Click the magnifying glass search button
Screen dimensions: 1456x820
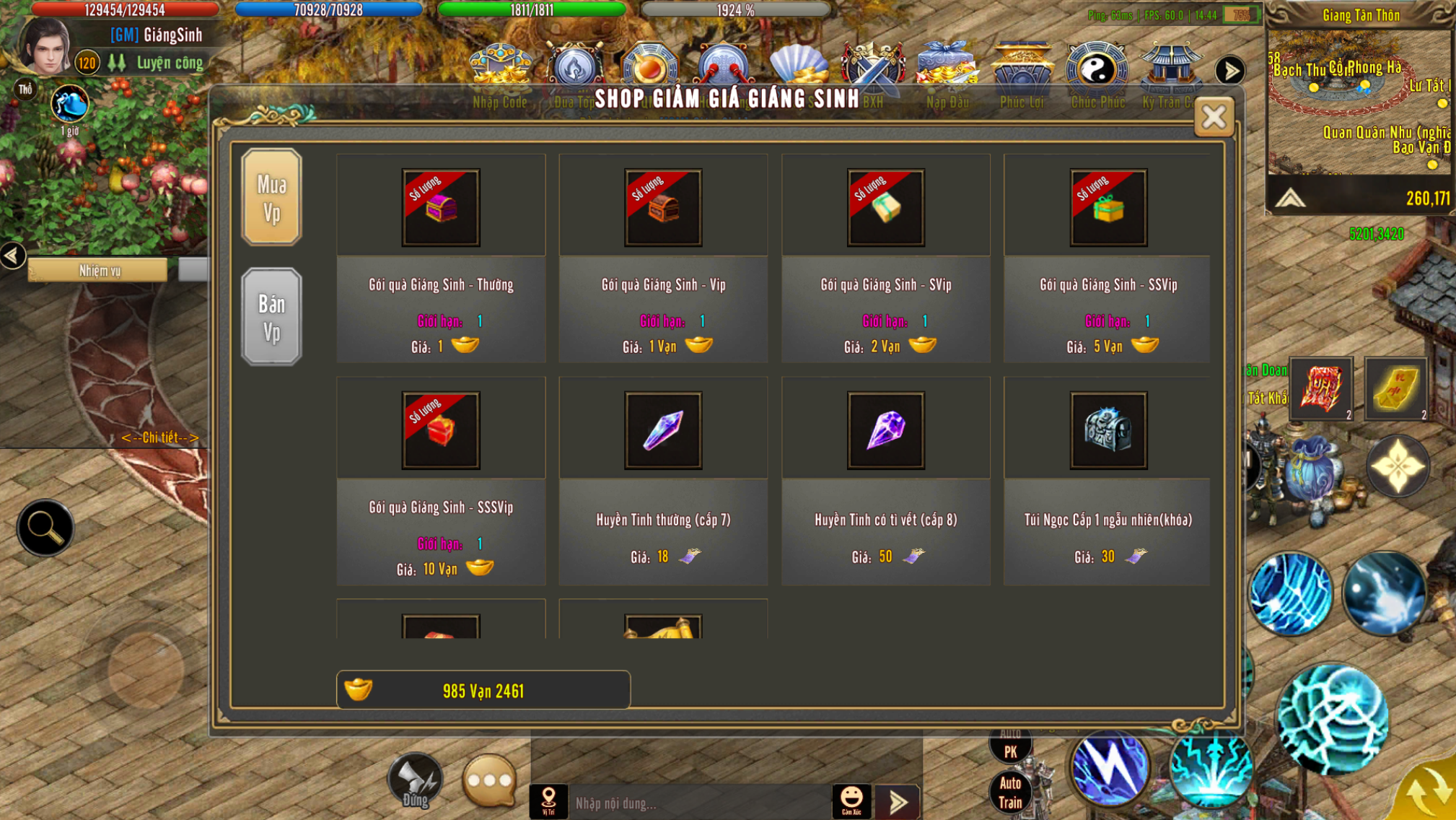pos(45,528)
